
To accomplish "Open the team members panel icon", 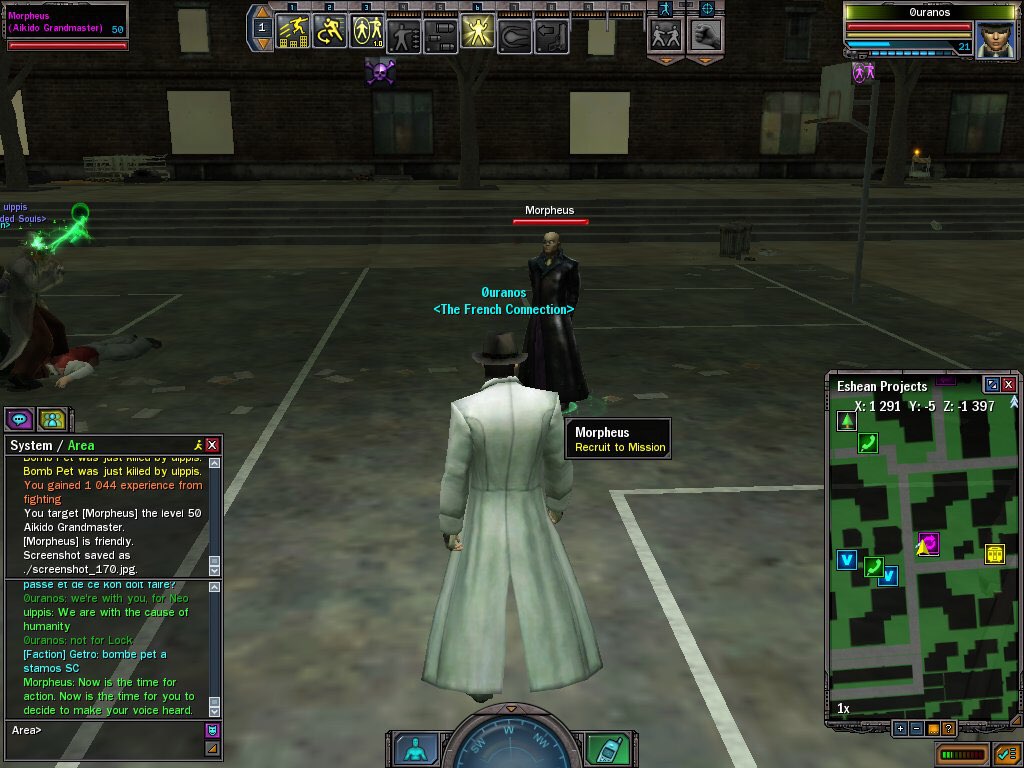I will pos(52,419).
